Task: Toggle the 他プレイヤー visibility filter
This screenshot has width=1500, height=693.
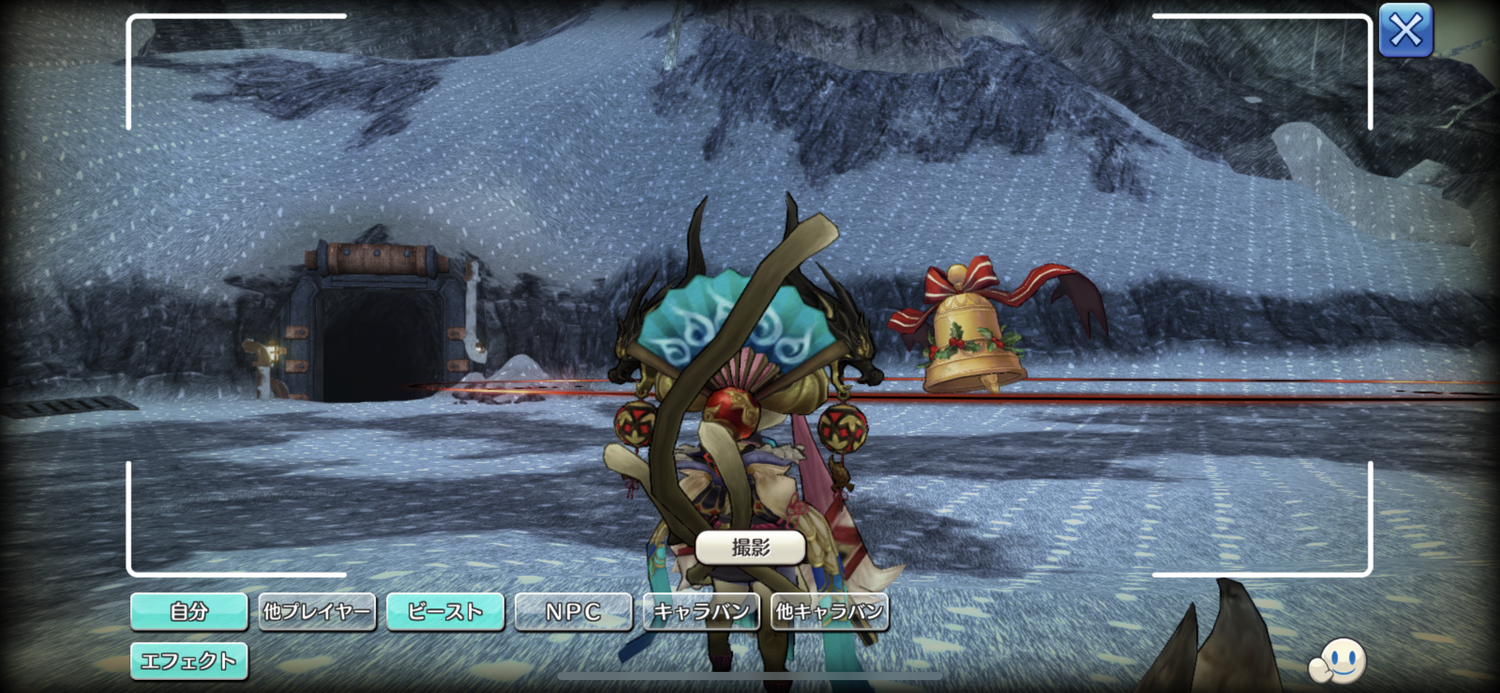Action: (317, 611)
